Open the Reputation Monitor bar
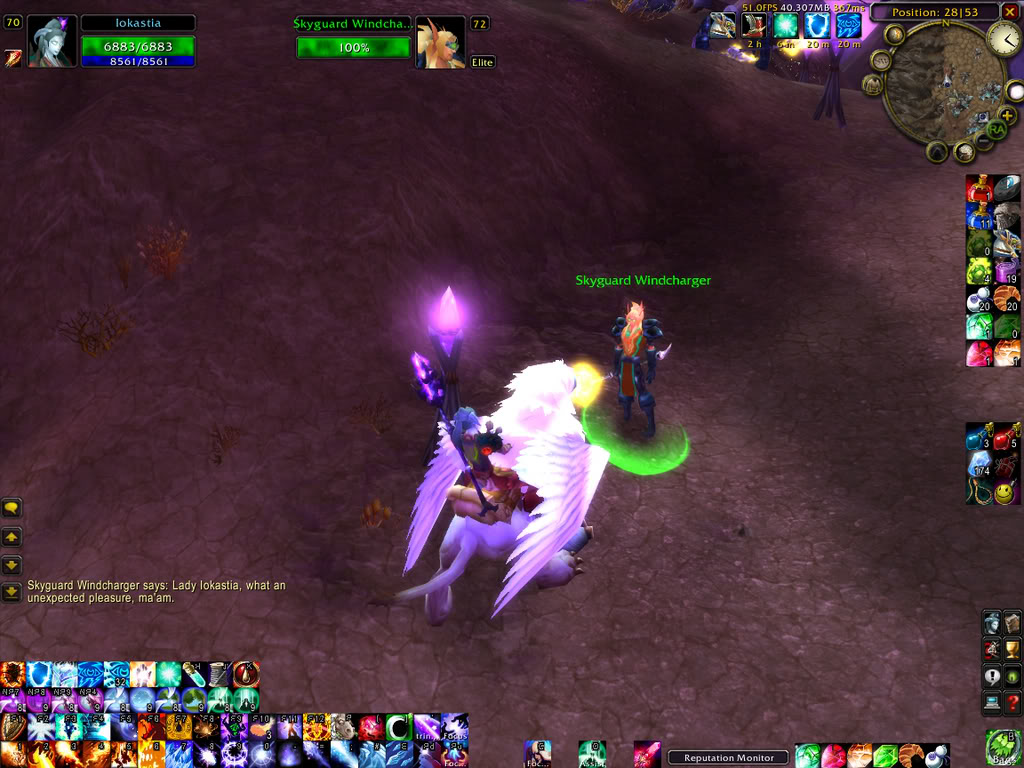This screenshot has height=768, width=1024. click(729, 758)
